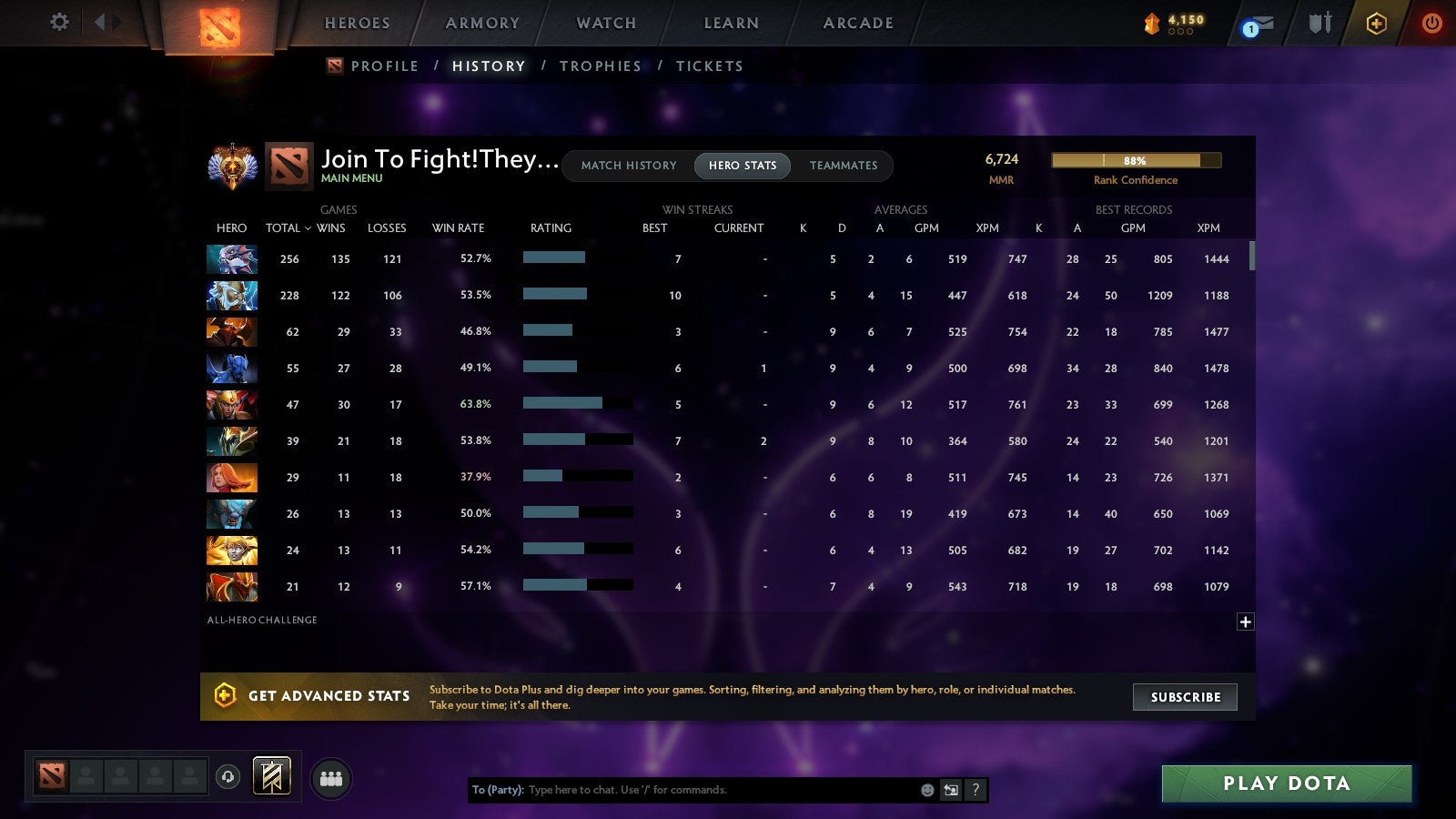Open the ARCADE menu
The image size is (1456, 819).
pyautogui.click(x=856, y=23)
